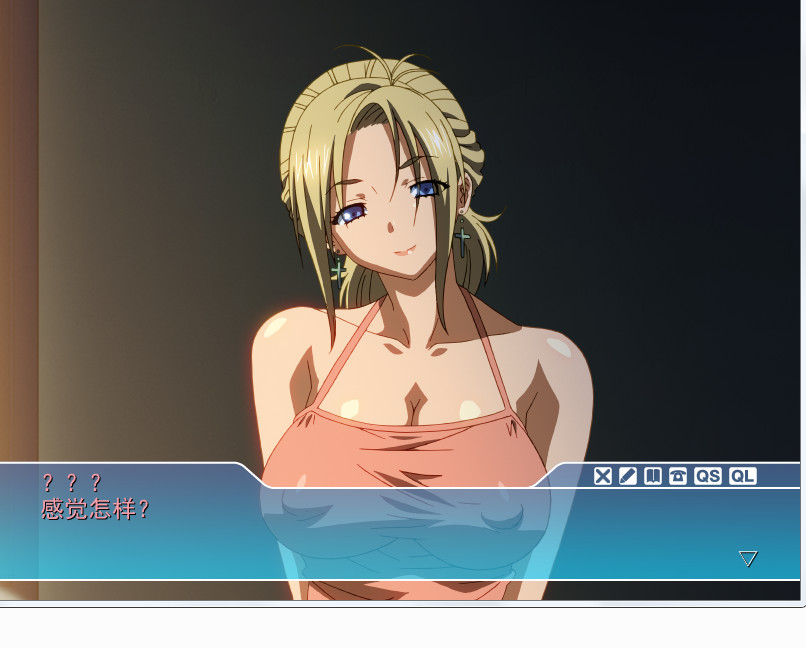The height and width of the screenshot is (648, 806).
Task: Quick save with the QS button
Action: (x=708, y=476)
